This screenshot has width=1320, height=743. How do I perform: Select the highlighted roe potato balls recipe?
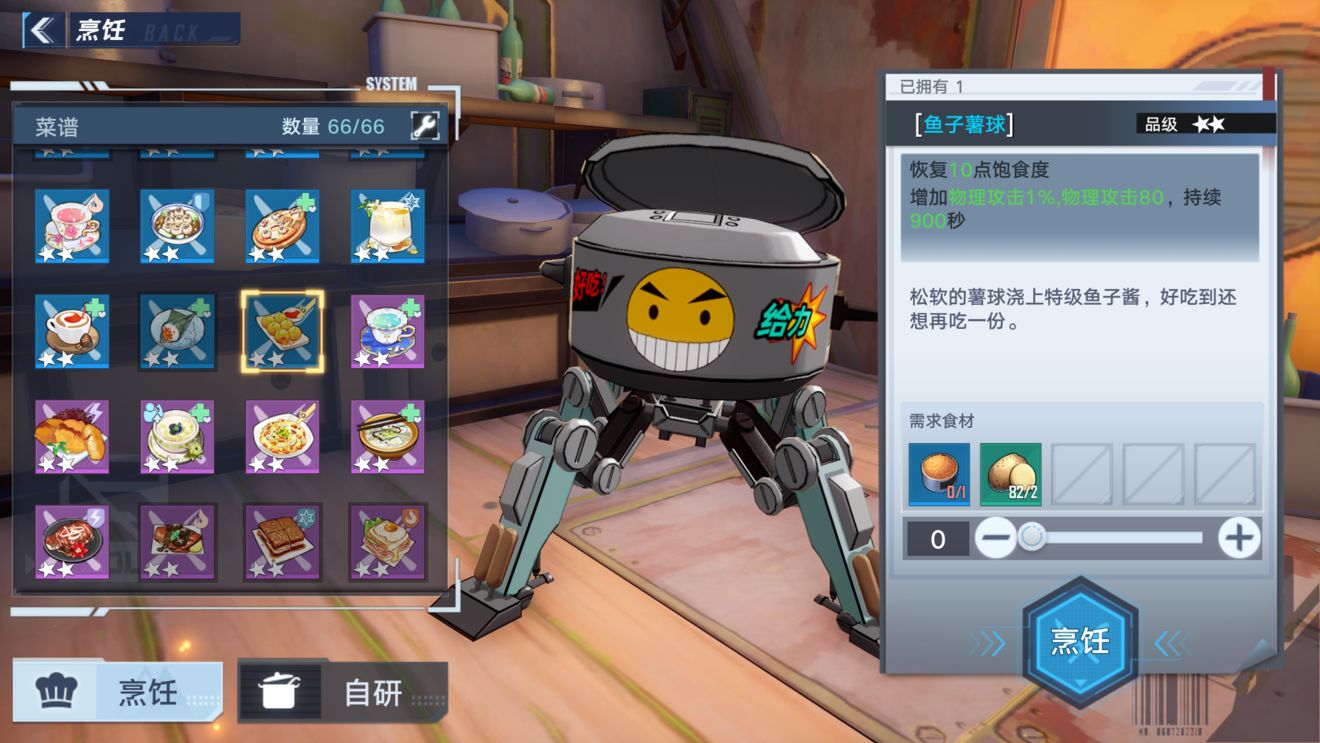[x=282, y=331]
